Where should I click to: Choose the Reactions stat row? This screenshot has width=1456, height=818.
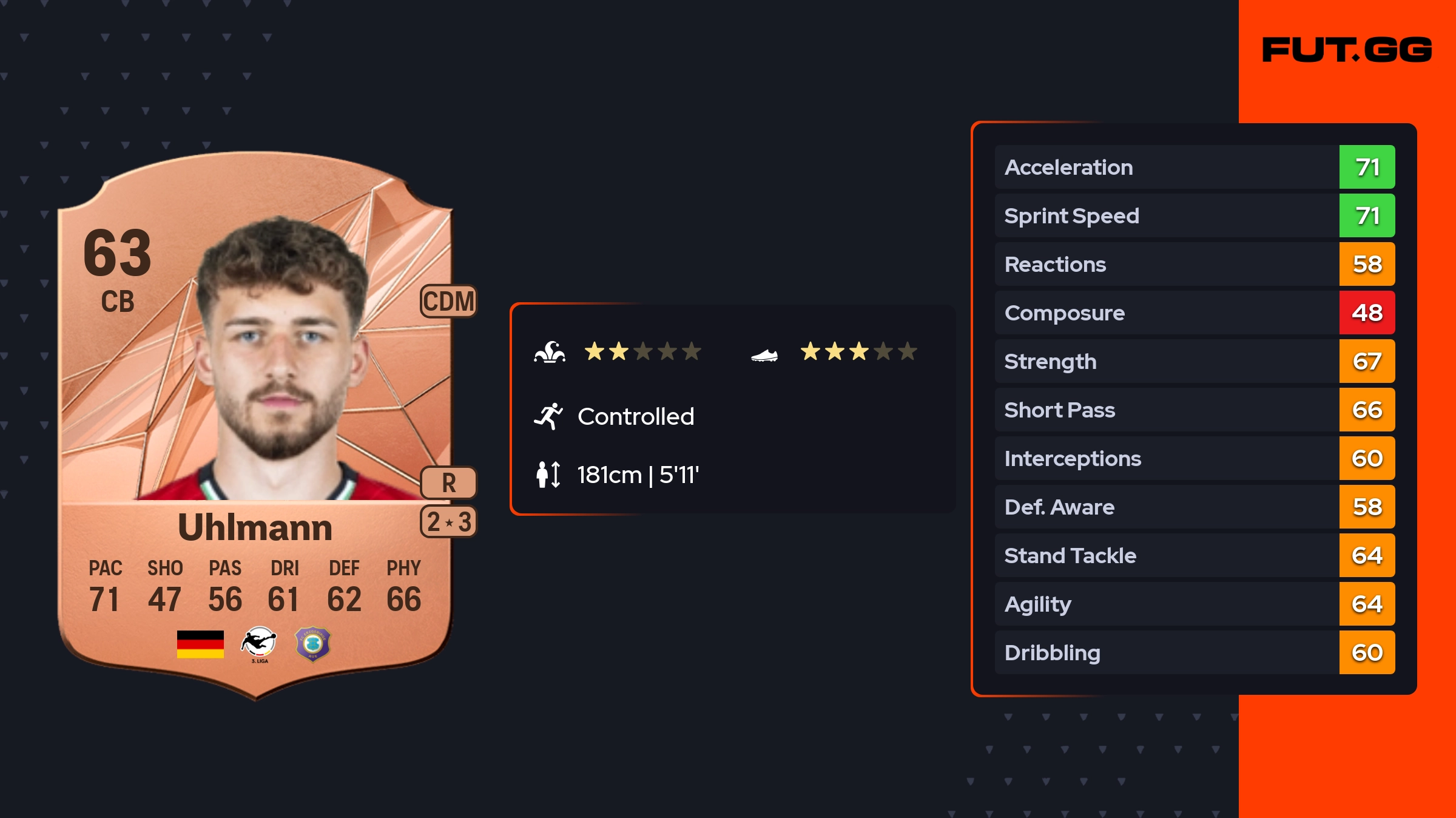(x=1194, y=264)
